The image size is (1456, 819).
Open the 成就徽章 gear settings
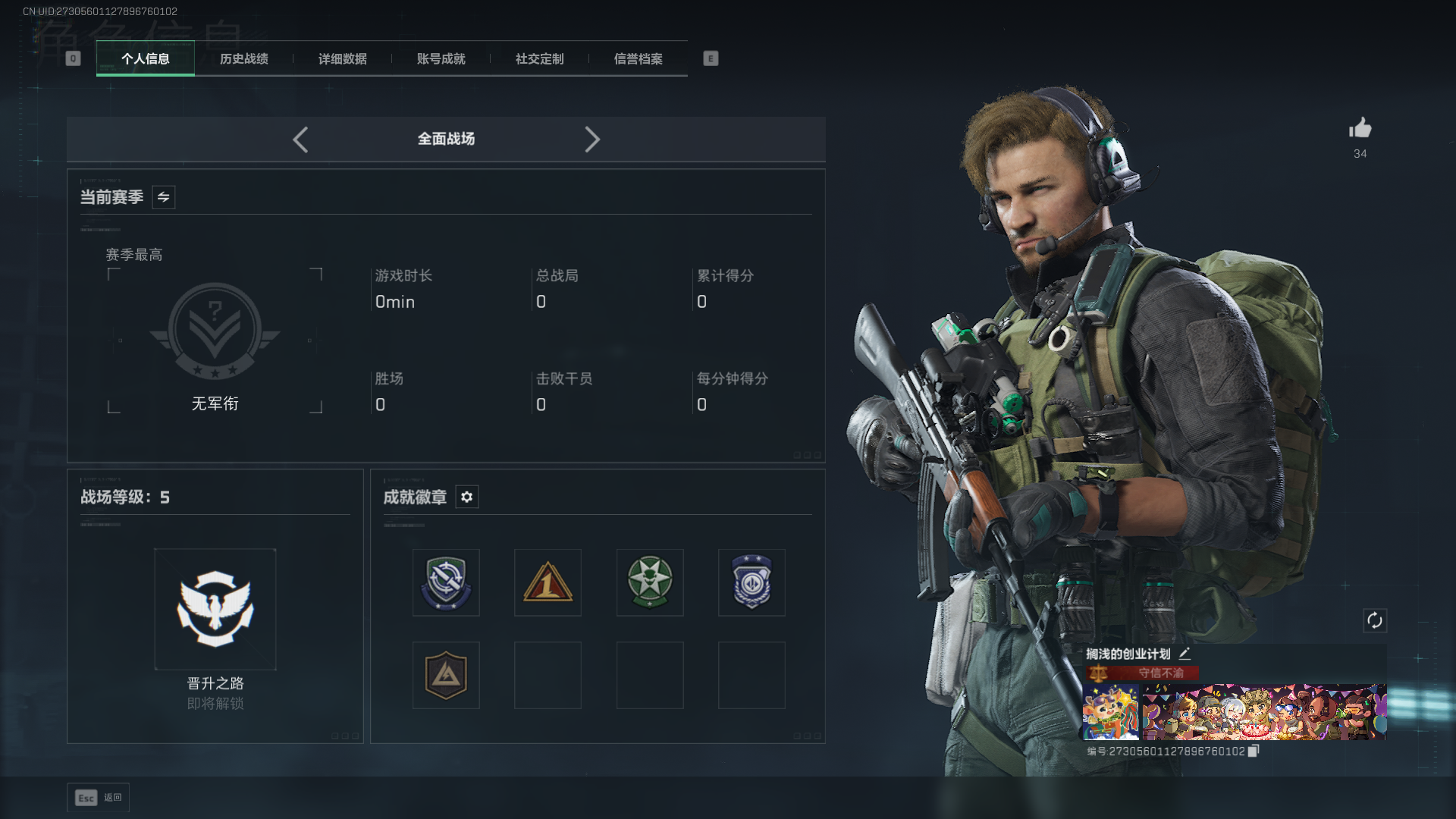[x=467, y=497]
